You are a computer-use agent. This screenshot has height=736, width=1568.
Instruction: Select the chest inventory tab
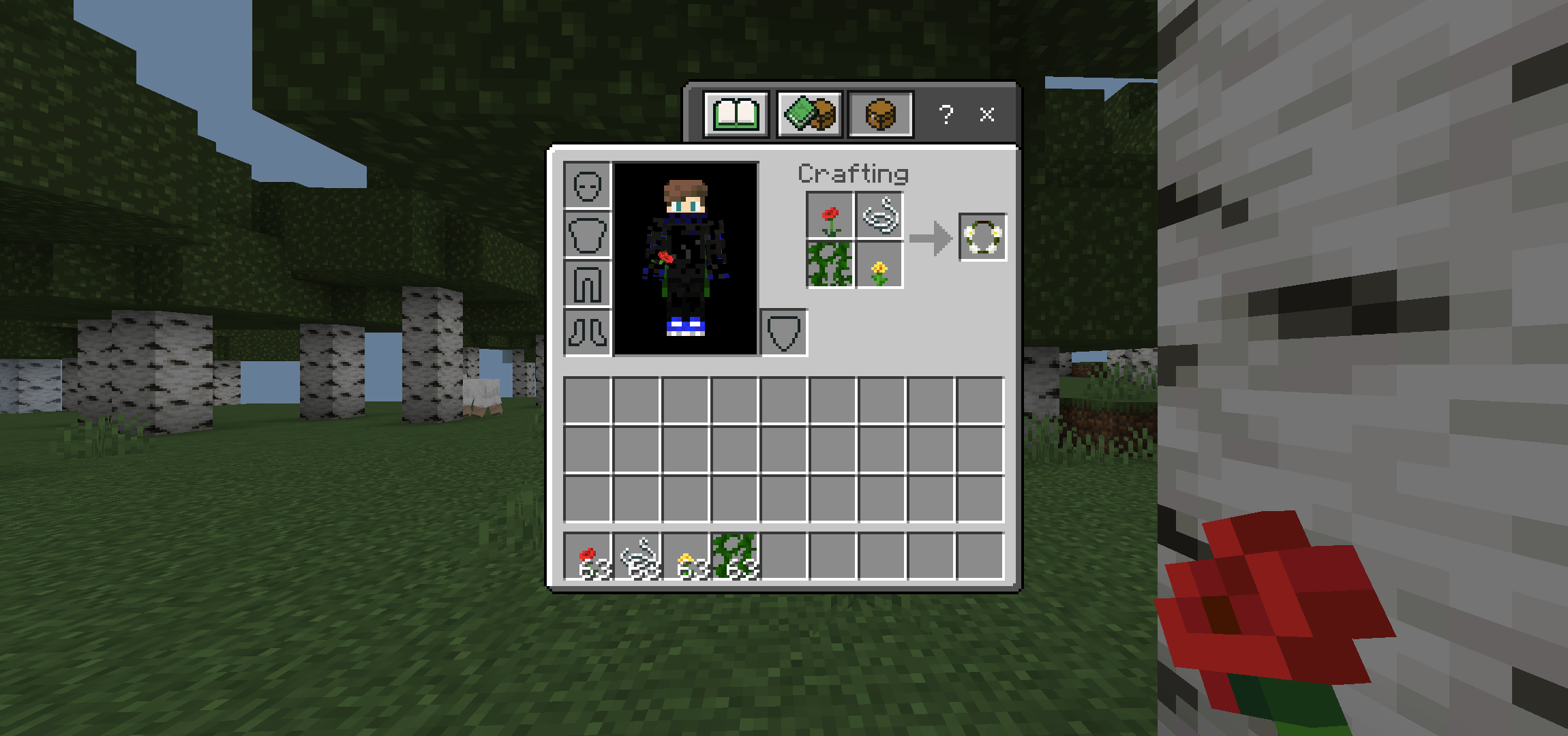[880, 114]
